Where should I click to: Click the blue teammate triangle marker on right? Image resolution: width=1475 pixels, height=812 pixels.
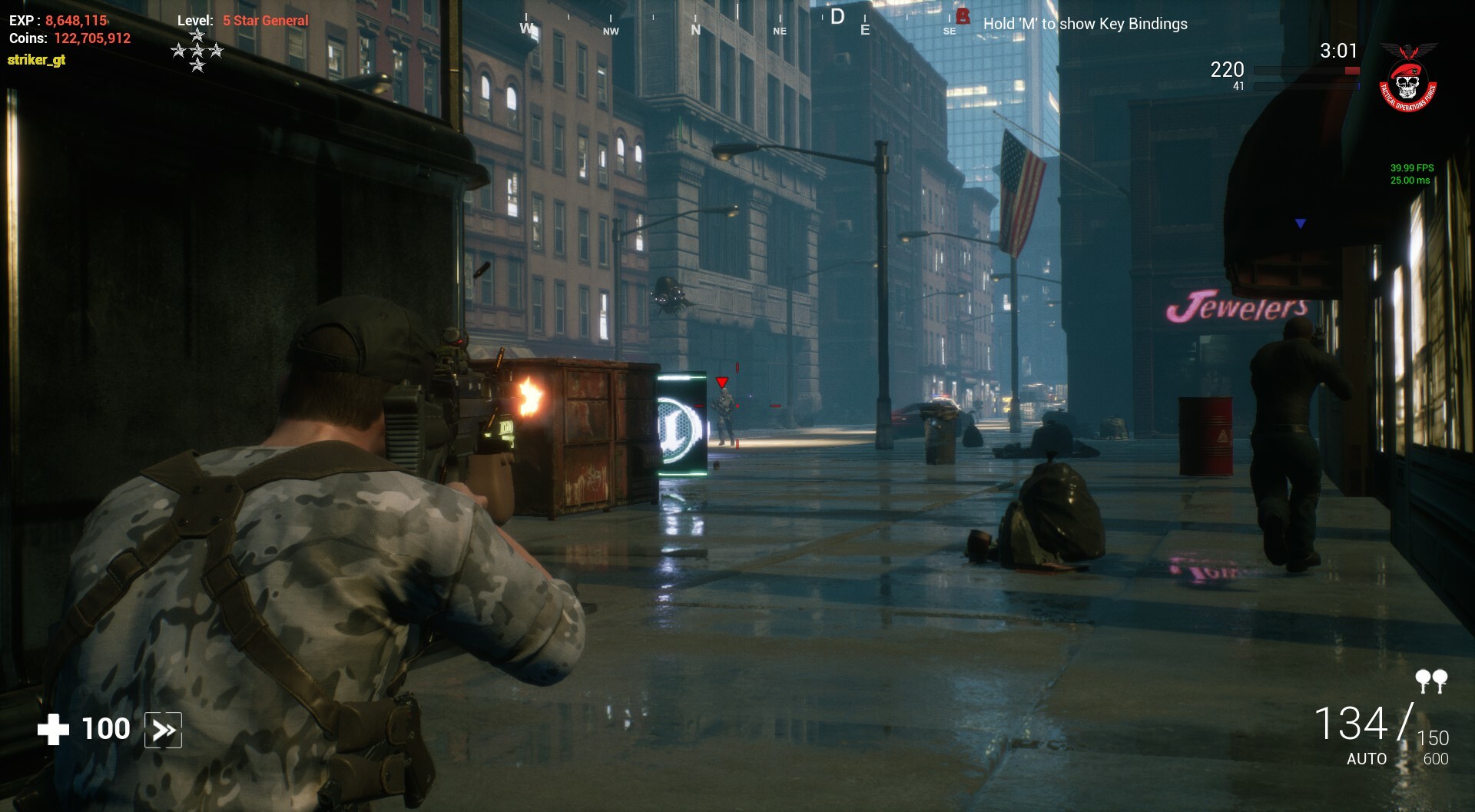click(x=1298, y=223)
